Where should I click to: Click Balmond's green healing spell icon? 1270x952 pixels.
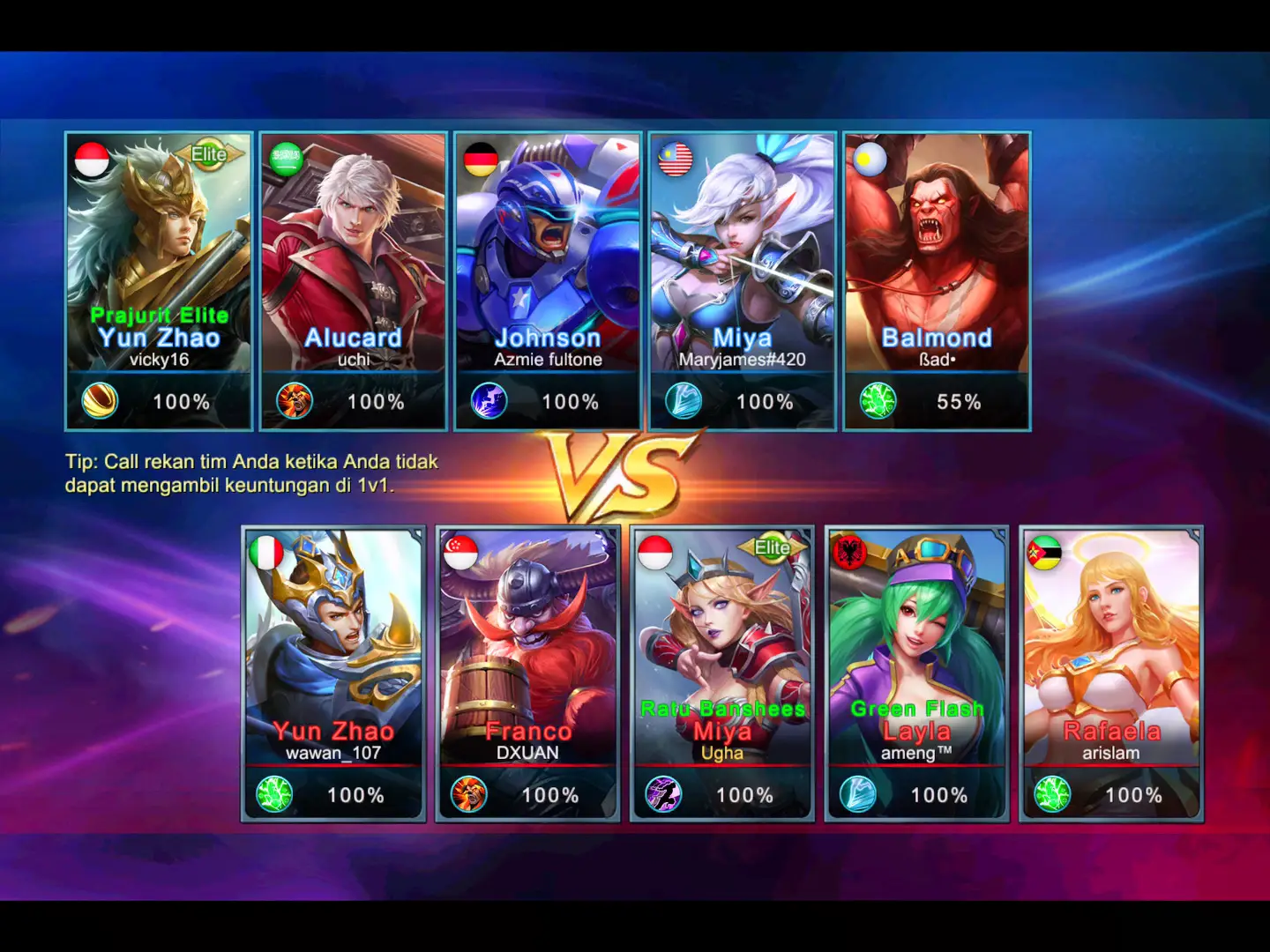click(x=878, y=401)
